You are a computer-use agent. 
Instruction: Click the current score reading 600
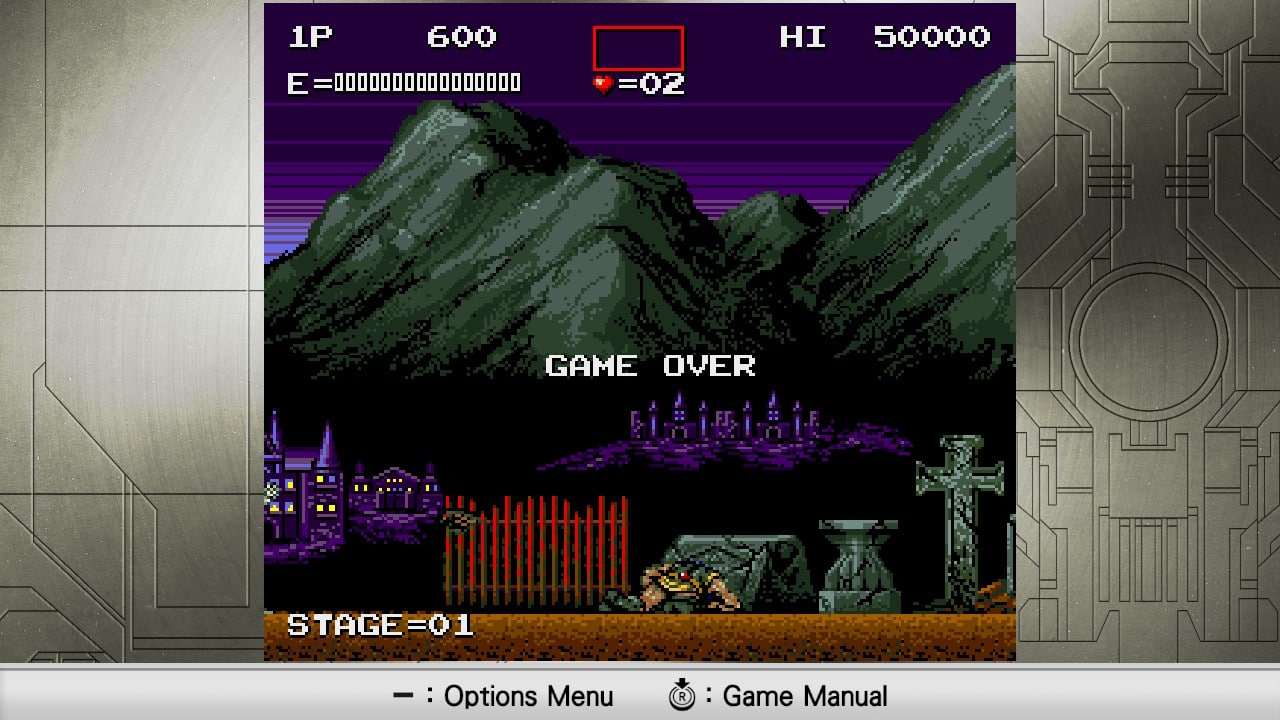(460, 37)
